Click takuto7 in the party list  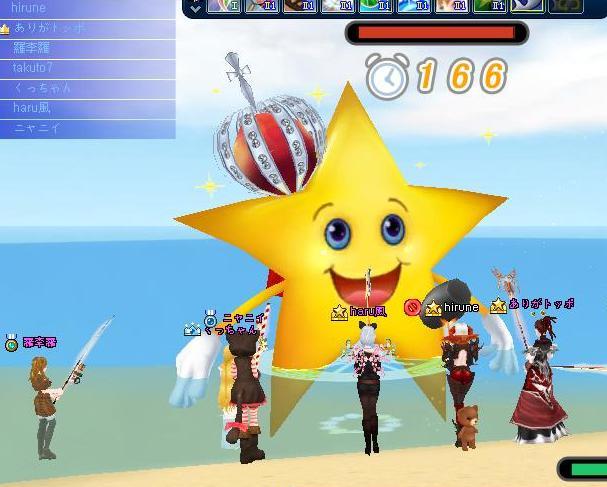[33, 68]
